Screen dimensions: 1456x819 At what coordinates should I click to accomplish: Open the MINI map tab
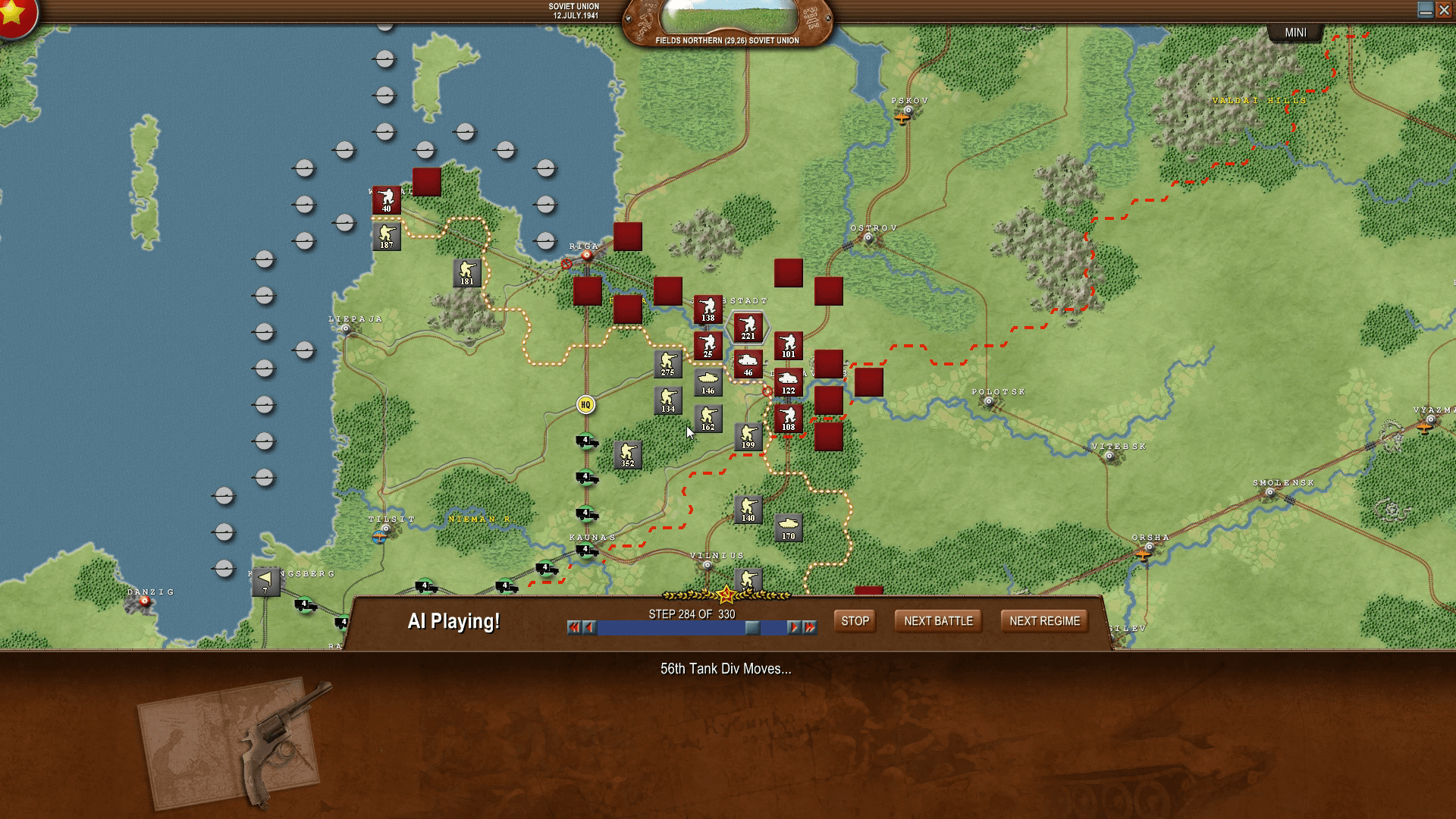tap(1295, 33)
